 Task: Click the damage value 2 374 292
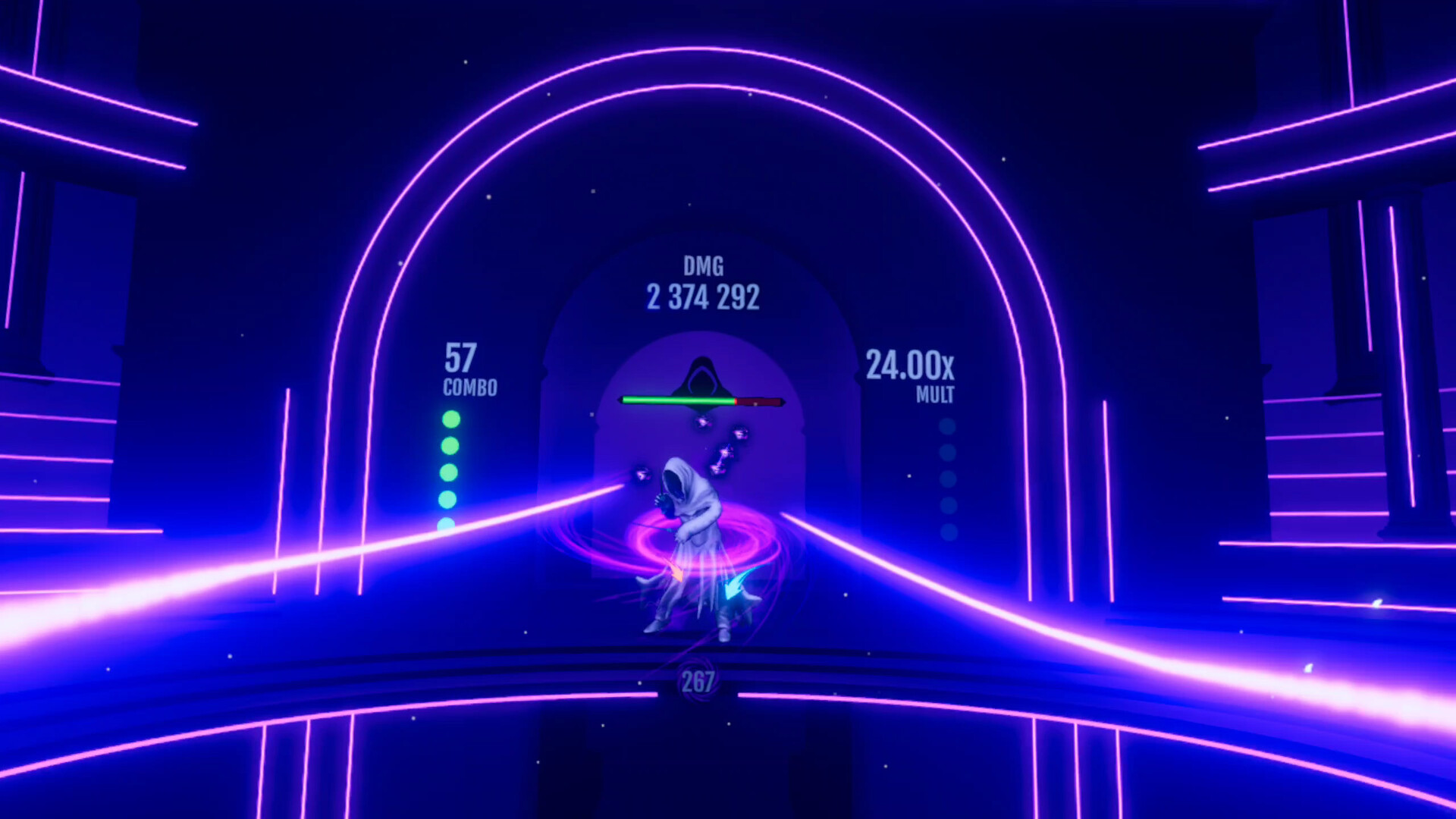tap(704, 298)
